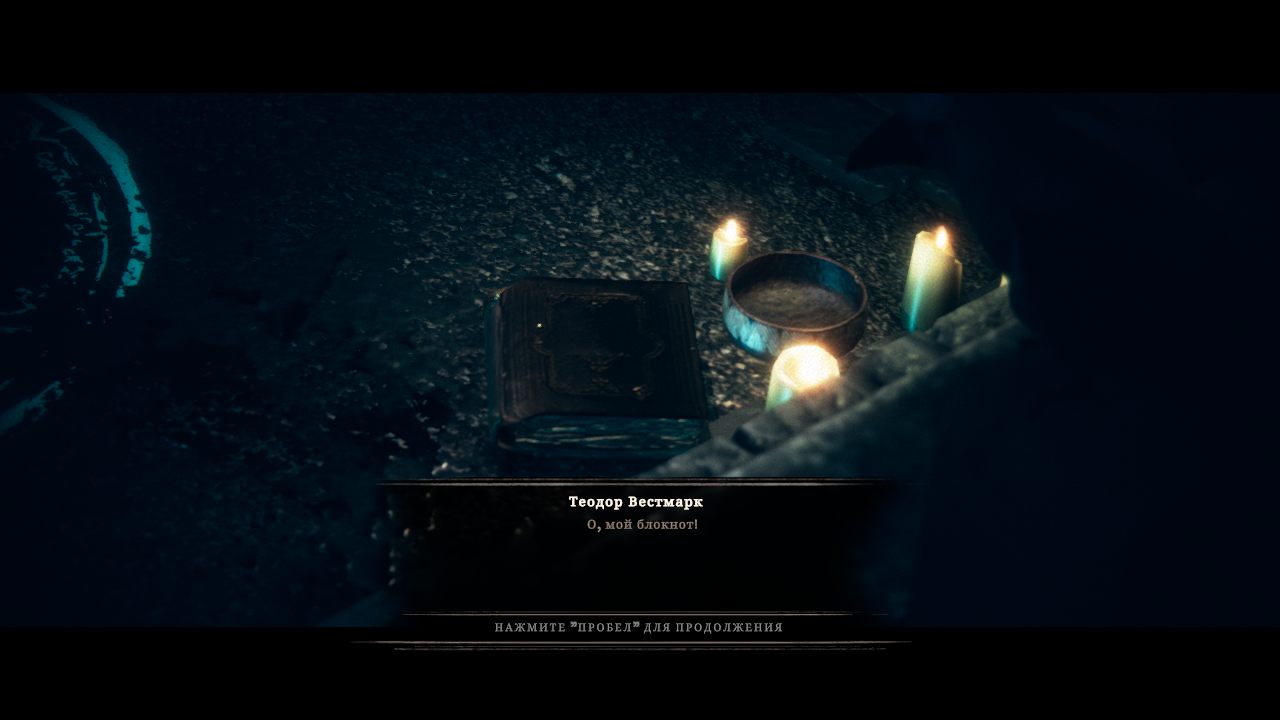This screenshot has height=720, width=1280.
Task: Click the small candle behind the bowl
Action: (728, 250)
